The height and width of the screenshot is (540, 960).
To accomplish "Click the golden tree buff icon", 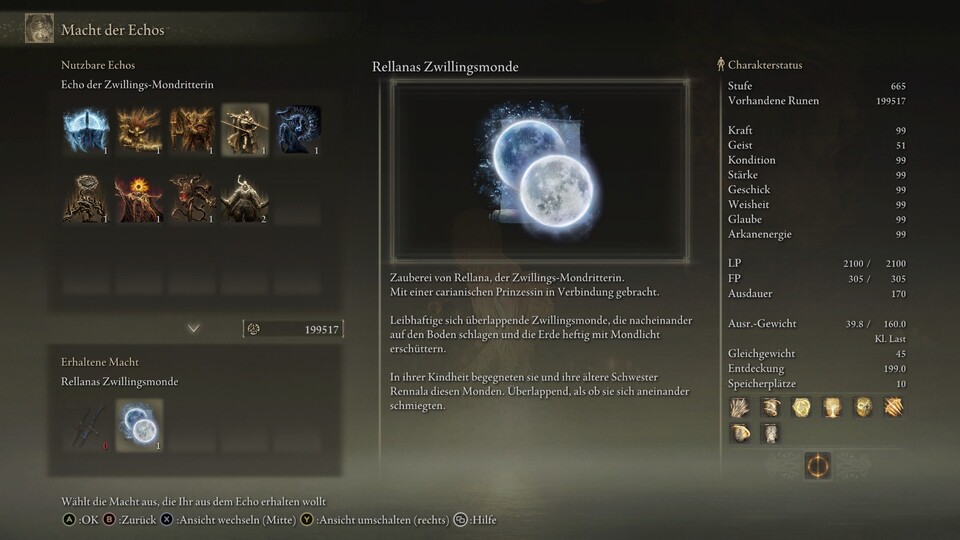I will click(x=830, y=407).
